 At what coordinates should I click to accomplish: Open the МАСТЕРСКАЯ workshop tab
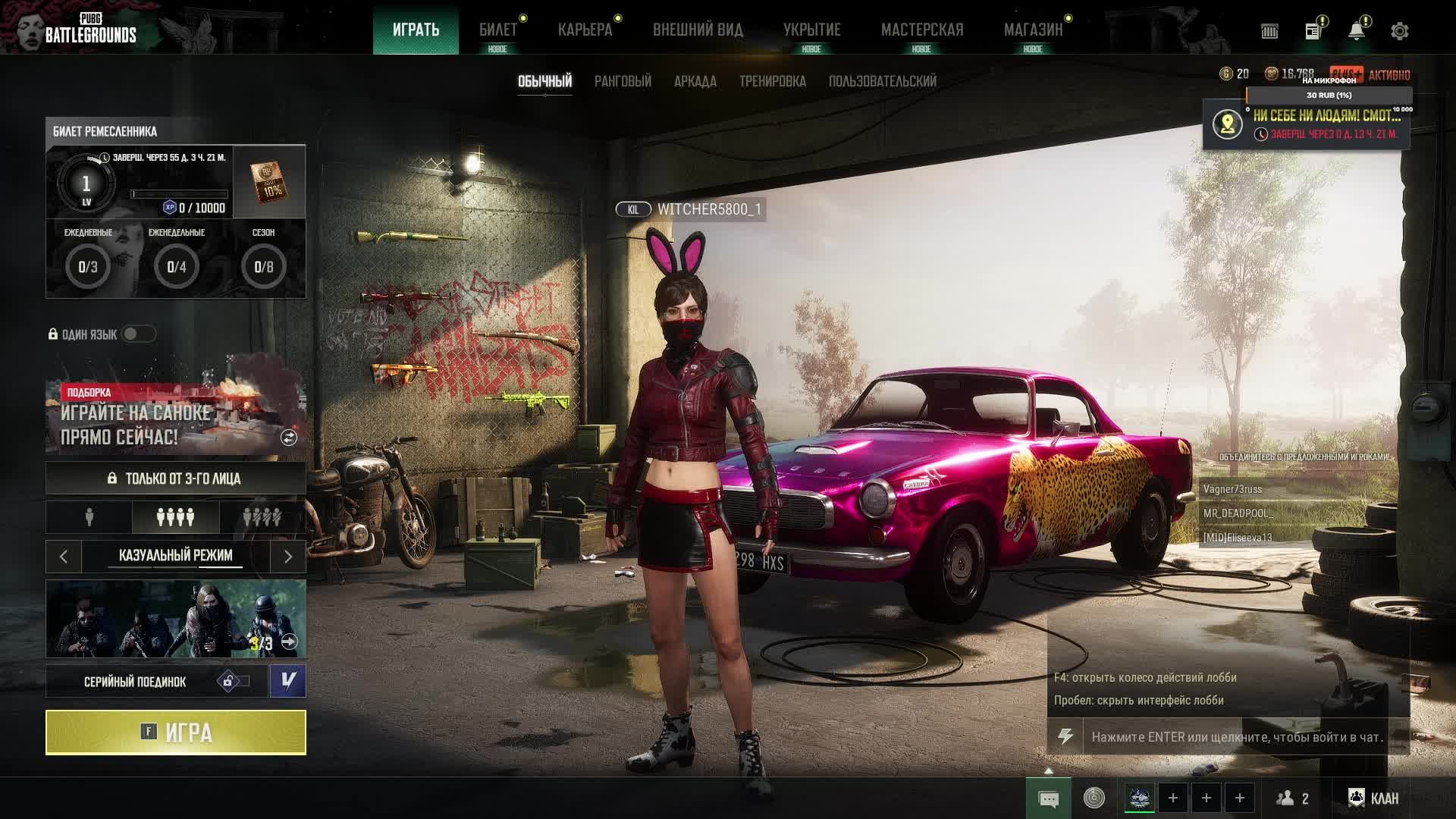click(x=921, y=30)
